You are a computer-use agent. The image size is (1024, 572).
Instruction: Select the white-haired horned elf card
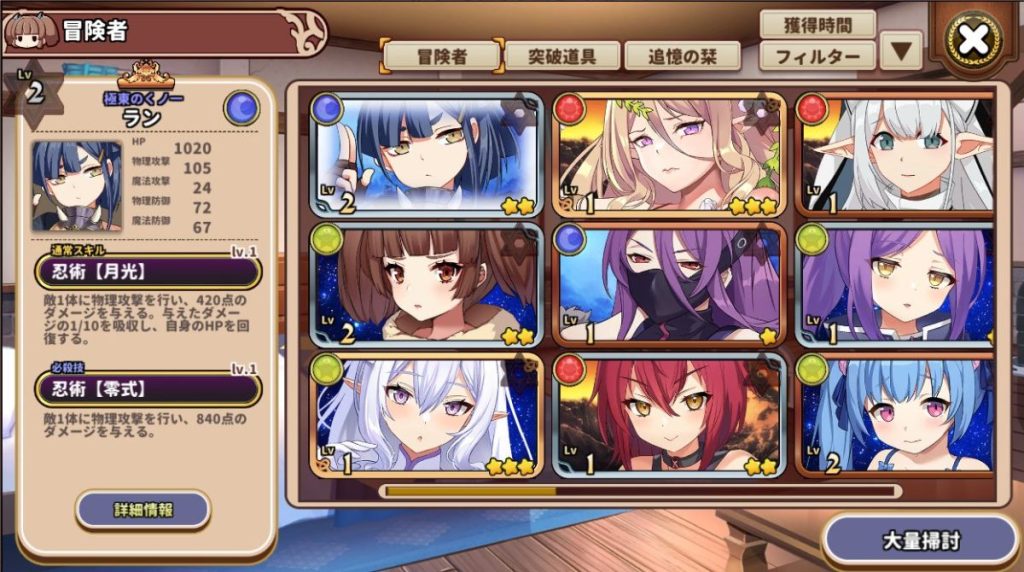click(898, 155)
